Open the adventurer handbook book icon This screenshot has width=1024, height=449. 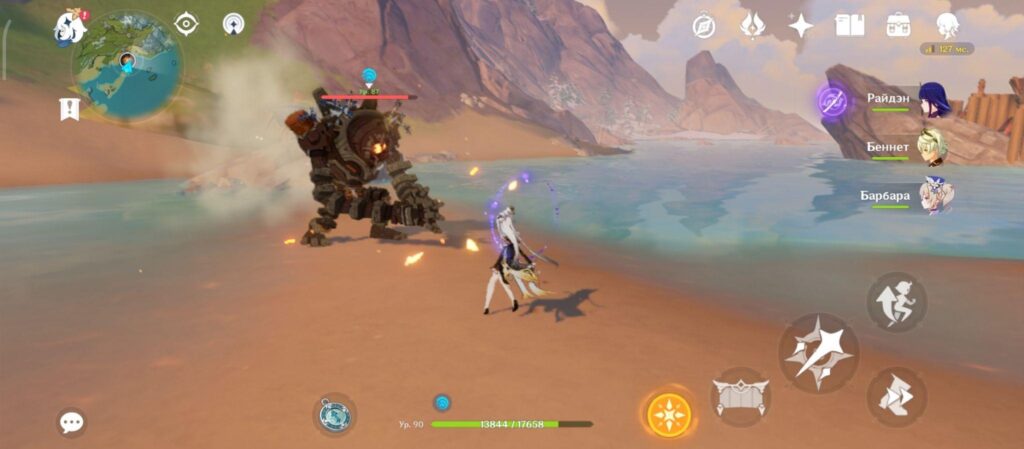(x=849, y=26)
